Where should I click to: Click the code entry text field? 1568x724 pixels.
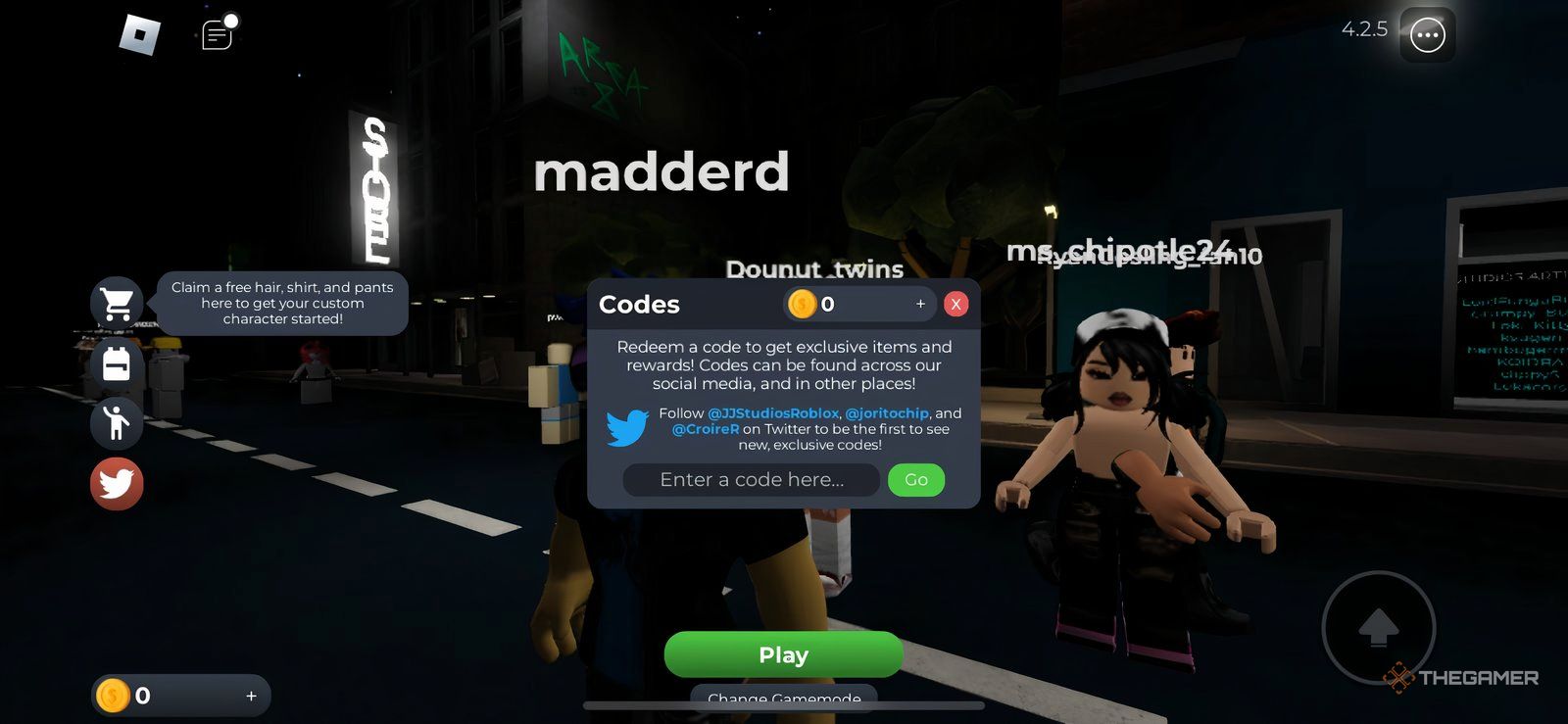point(751,480)
